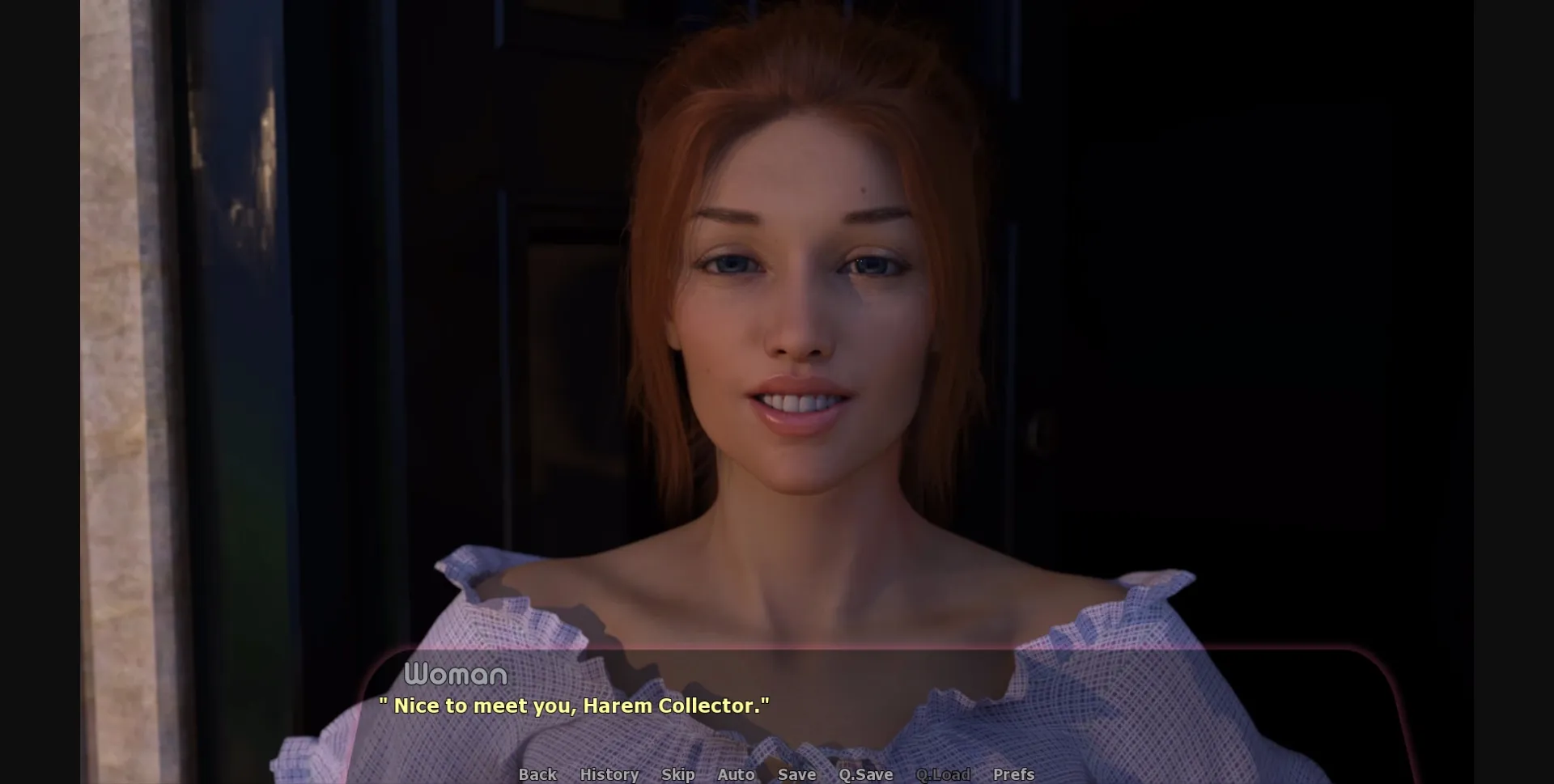
Task: Click the speaker name label 'Woman'
Action: click(x=456, y=674)
